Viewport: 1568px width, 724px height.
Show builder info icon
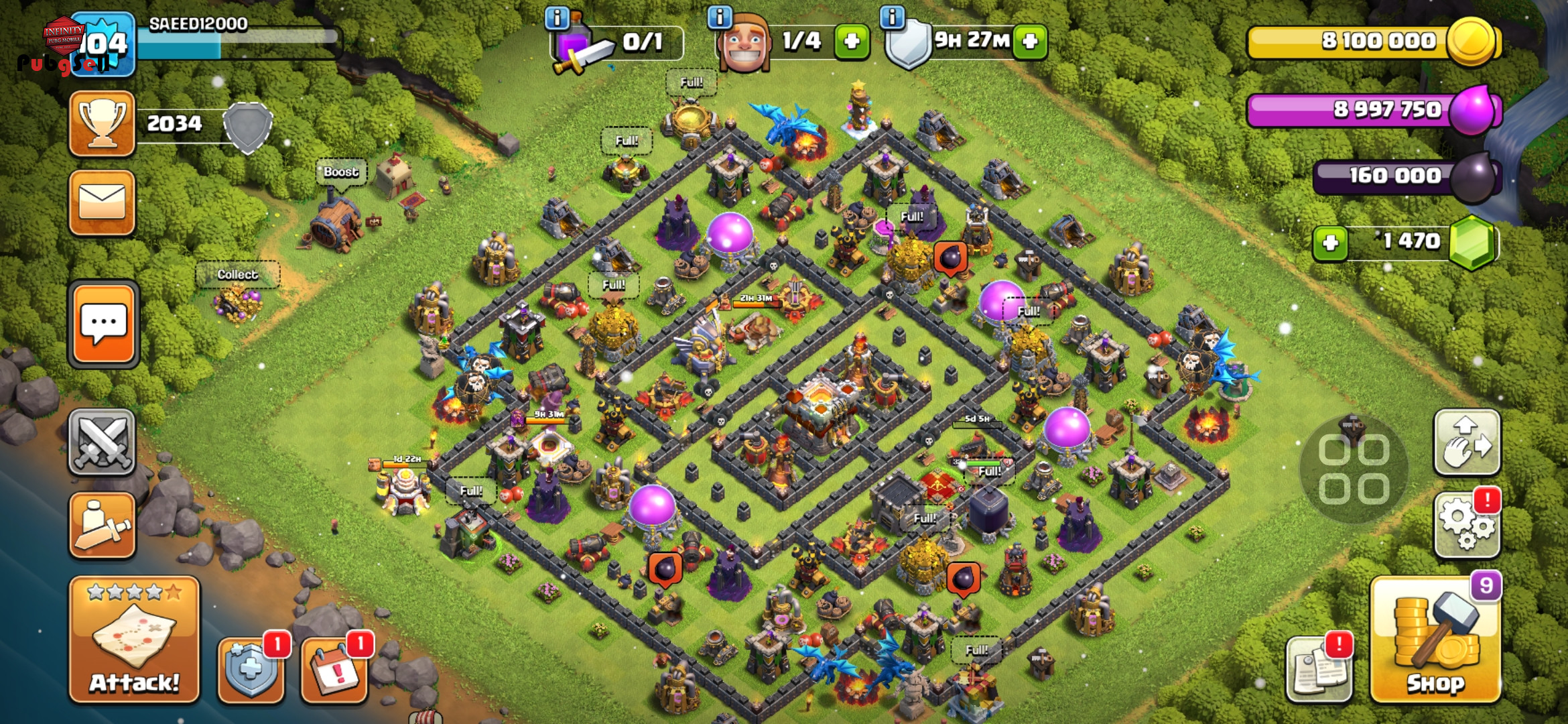[719, 17]
